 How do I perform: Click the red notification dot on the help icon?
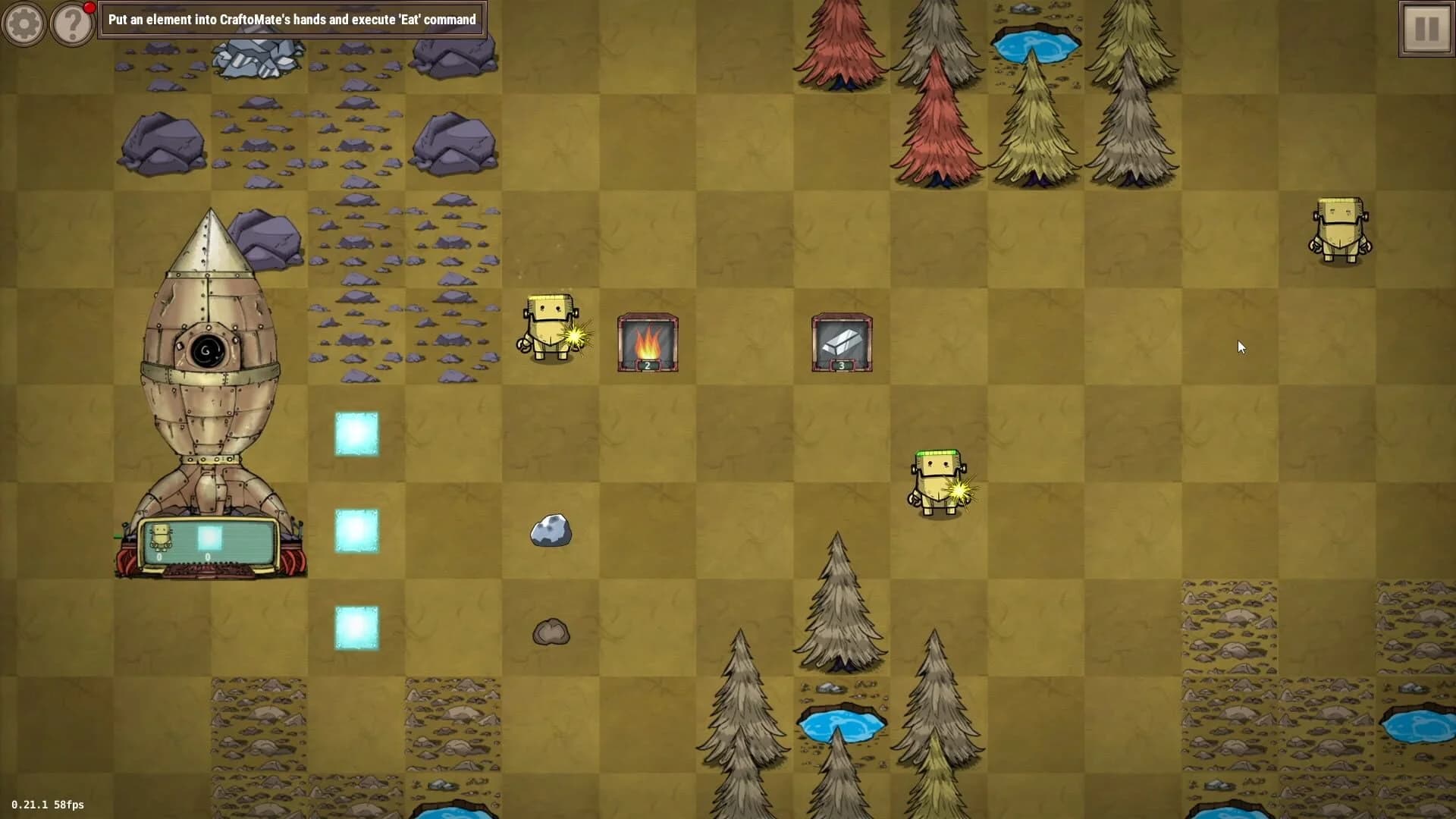pos(90,7)
